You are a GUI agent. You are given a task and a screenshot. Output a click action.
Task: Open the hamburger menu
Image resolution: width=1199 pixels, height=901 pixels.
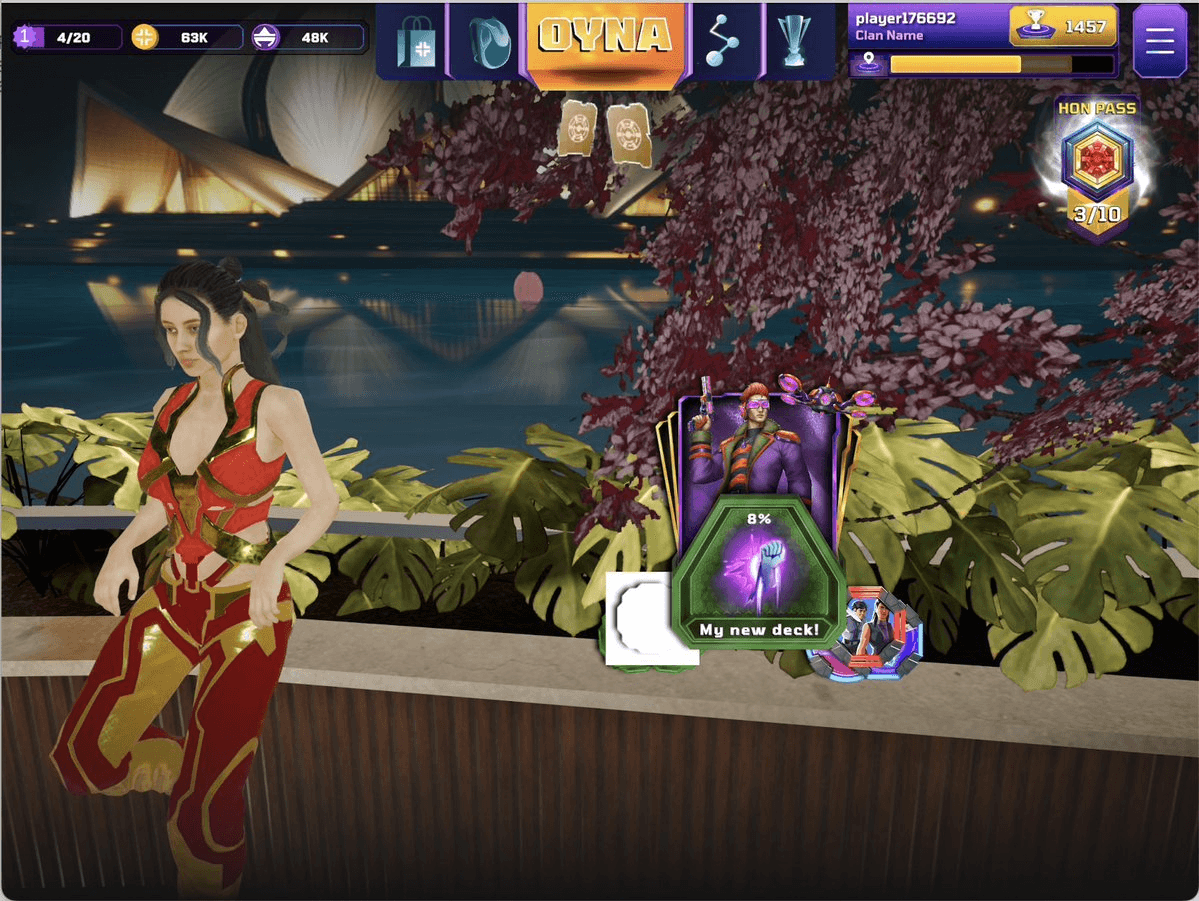pos(1160,41)
